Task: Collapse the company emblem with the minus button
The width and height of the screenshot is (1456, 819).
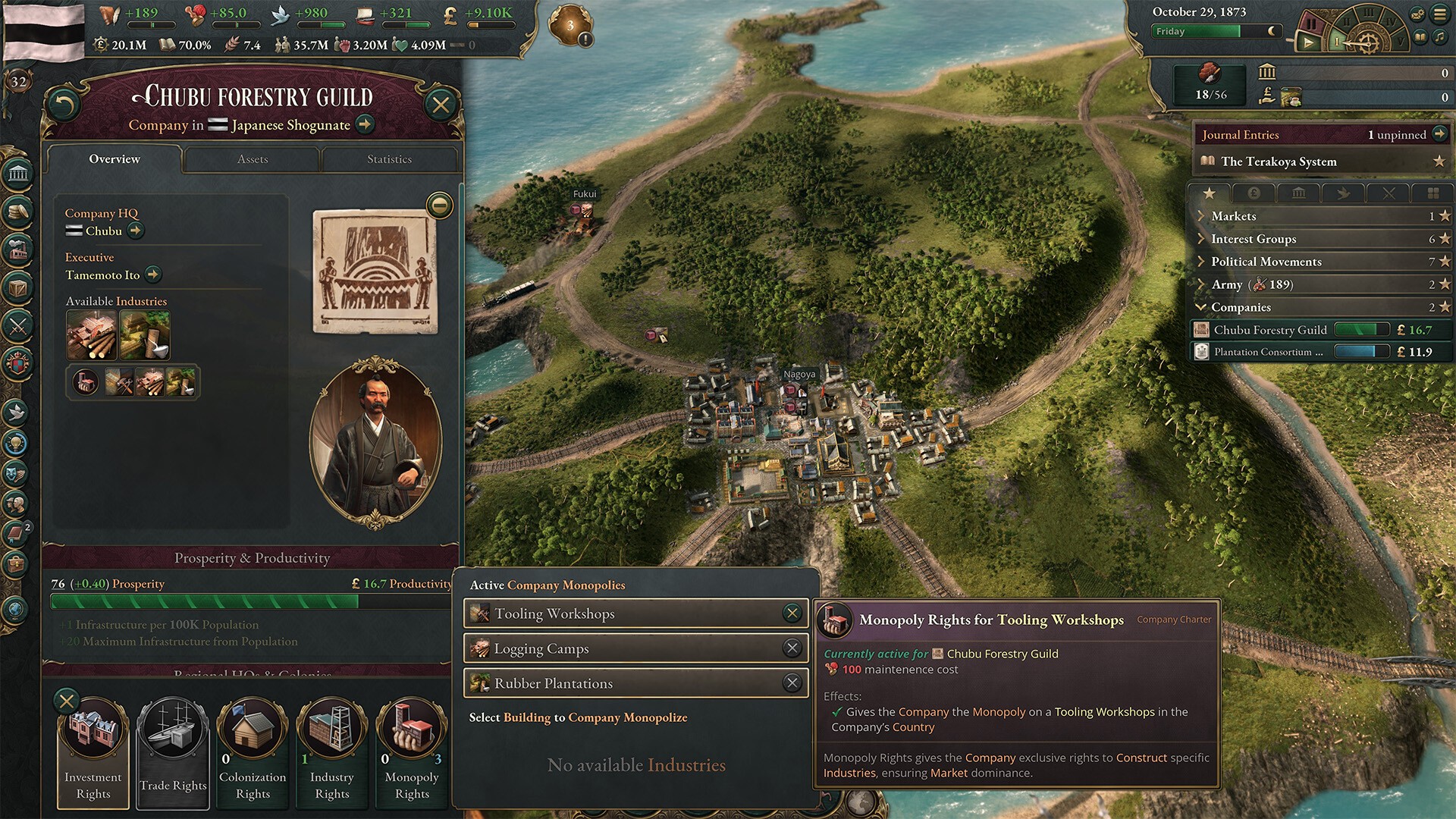Action: click(x=440, y=206)
